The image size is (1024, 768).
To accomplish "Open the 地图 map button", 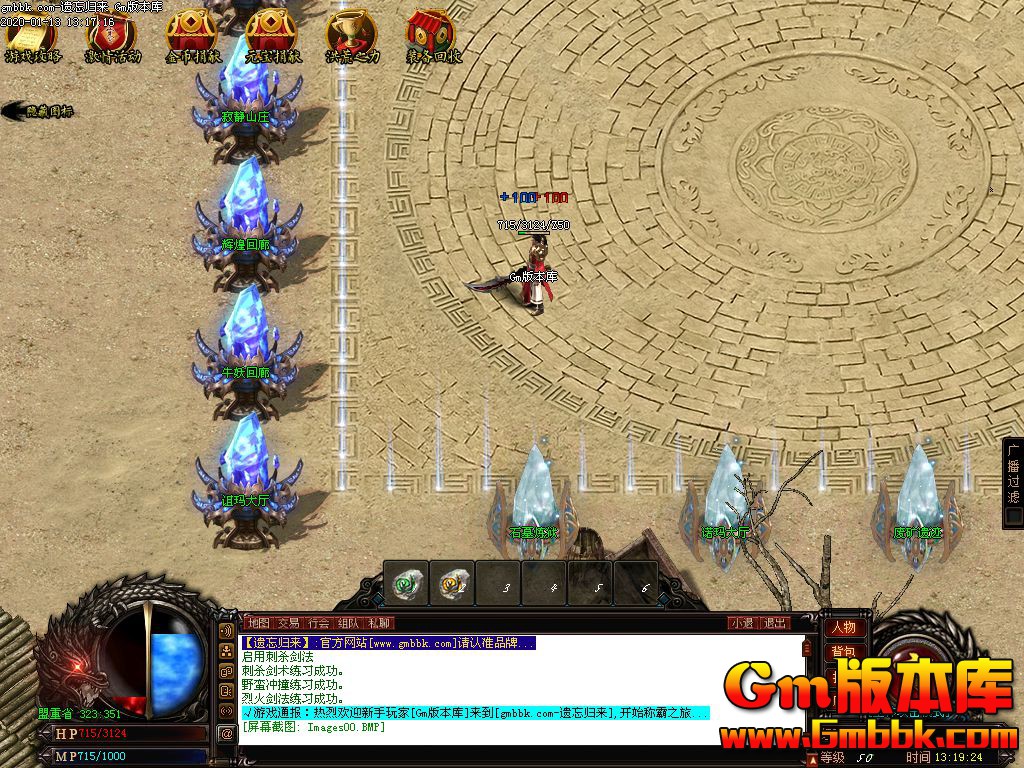I will point(258,623).
